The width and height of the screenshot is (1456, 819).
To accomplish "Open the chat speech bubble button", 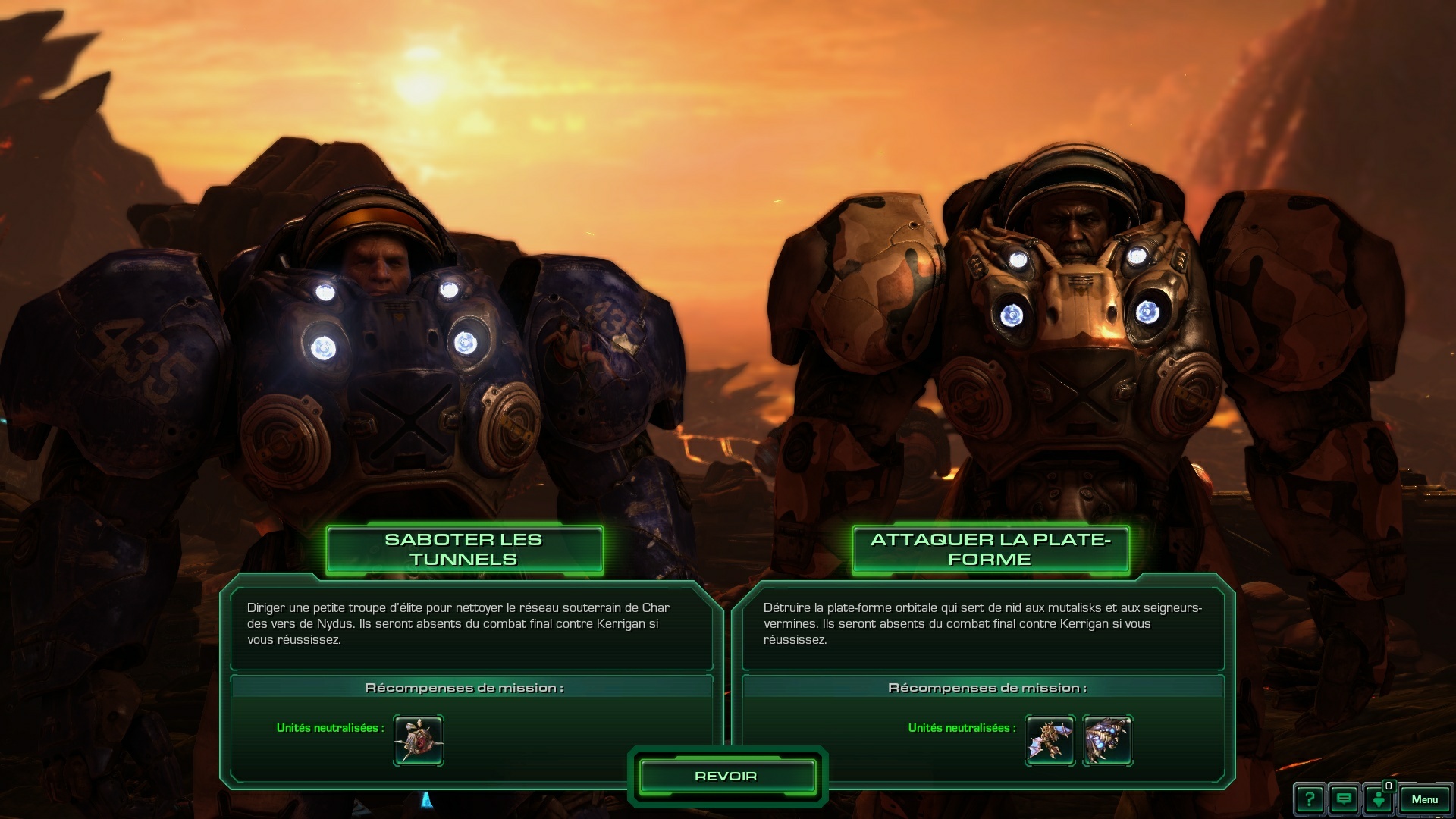I will pyautogui.click(x=1344, y=799).
